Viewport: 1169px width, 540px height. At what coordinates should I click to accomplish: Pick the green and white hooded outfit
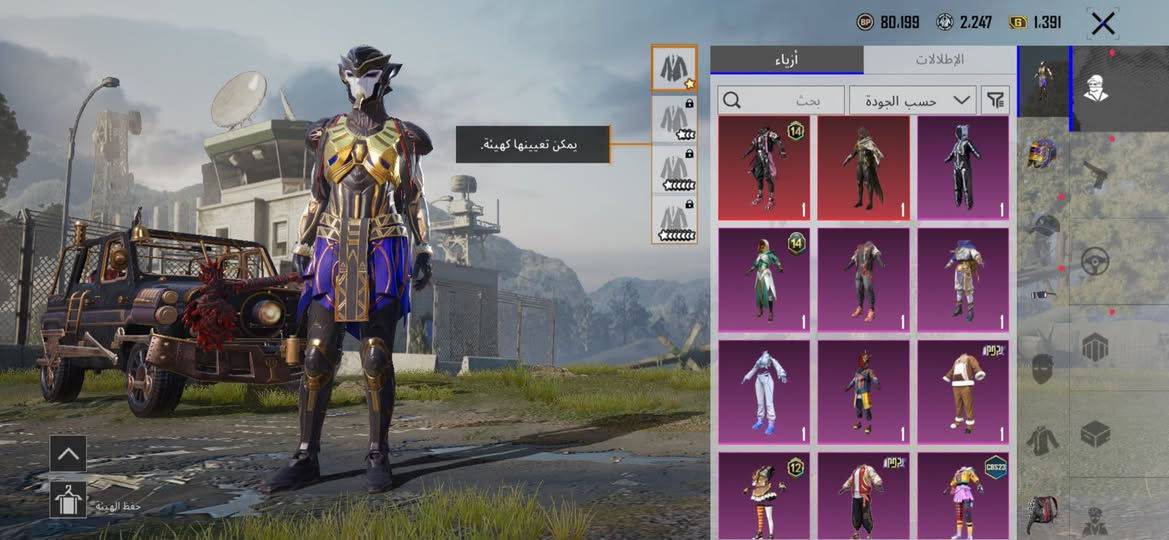(x=764, y=279)
